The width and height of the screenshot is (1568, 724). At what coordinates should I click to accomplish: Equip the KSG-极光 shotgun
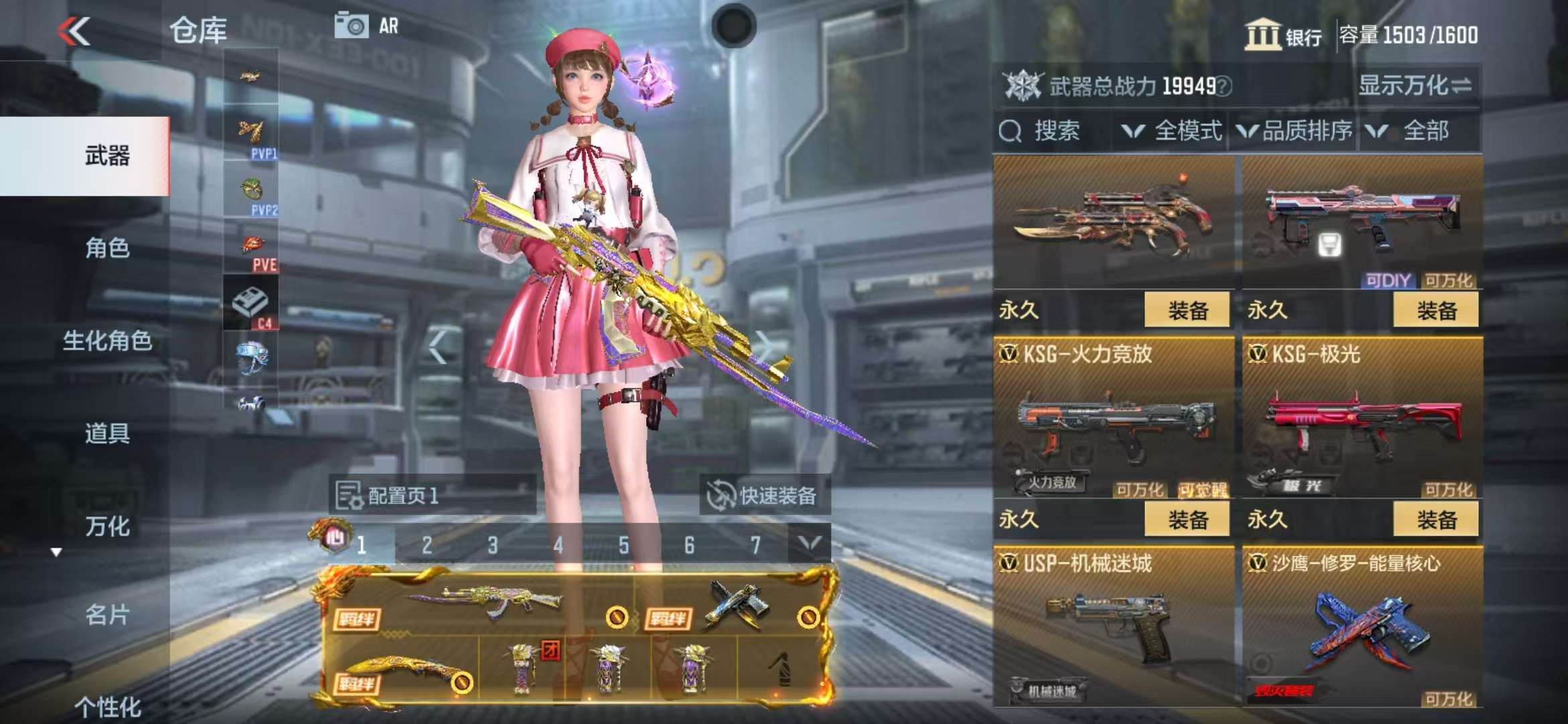1435,520
